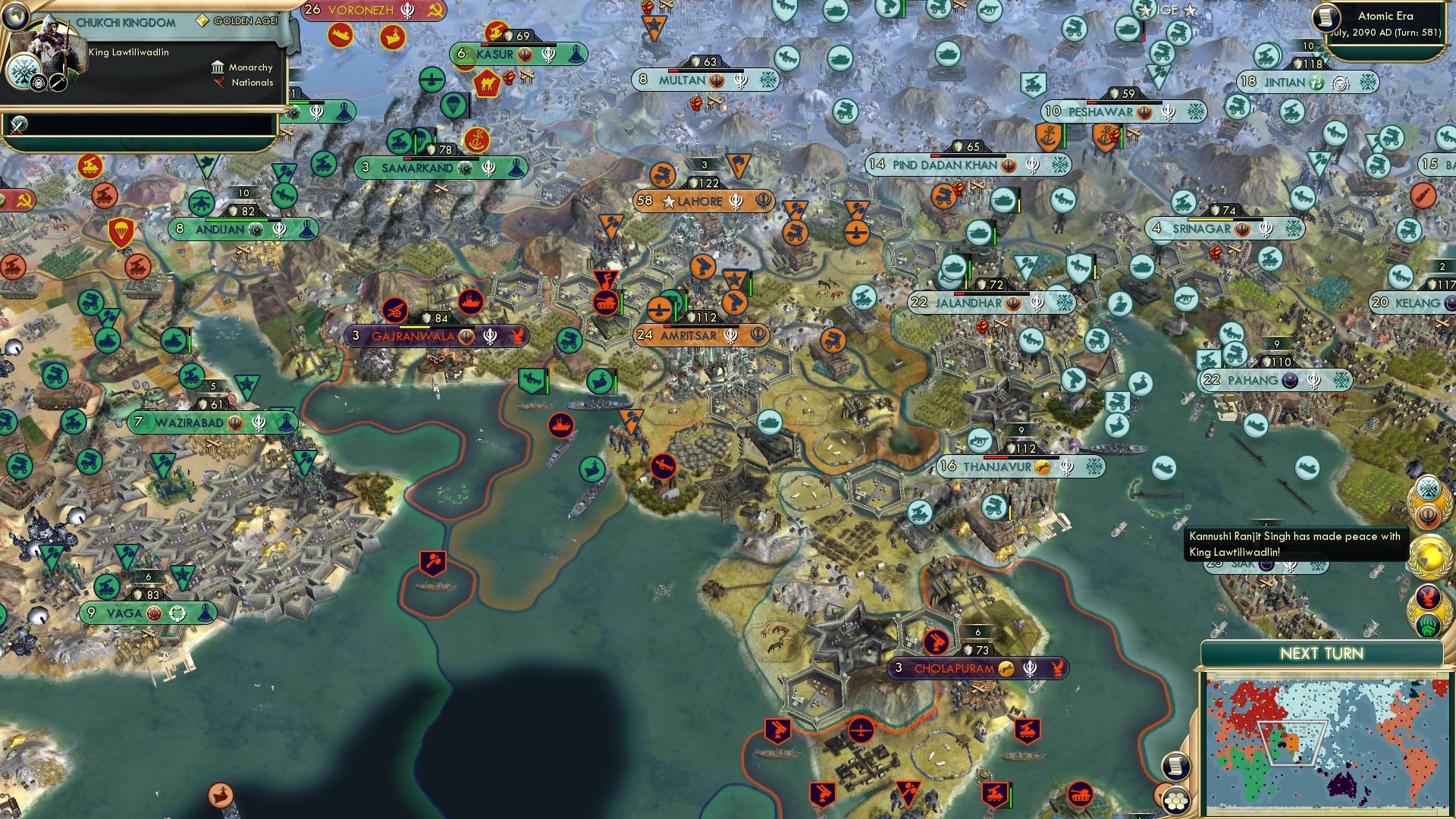Image resolution: width=1456 pixels, height=819 pixels.
Task: Open the notification log scroll icon
Action: coord(1175,765)
